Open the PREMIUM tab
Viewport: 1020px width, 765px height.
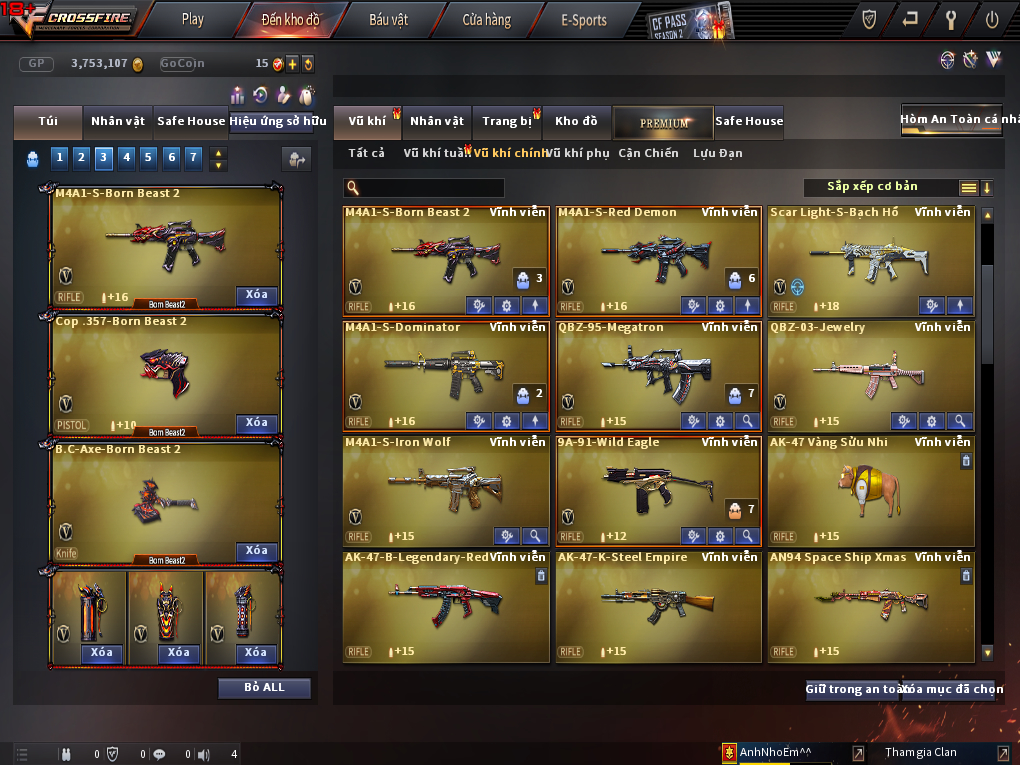(664, 122)
